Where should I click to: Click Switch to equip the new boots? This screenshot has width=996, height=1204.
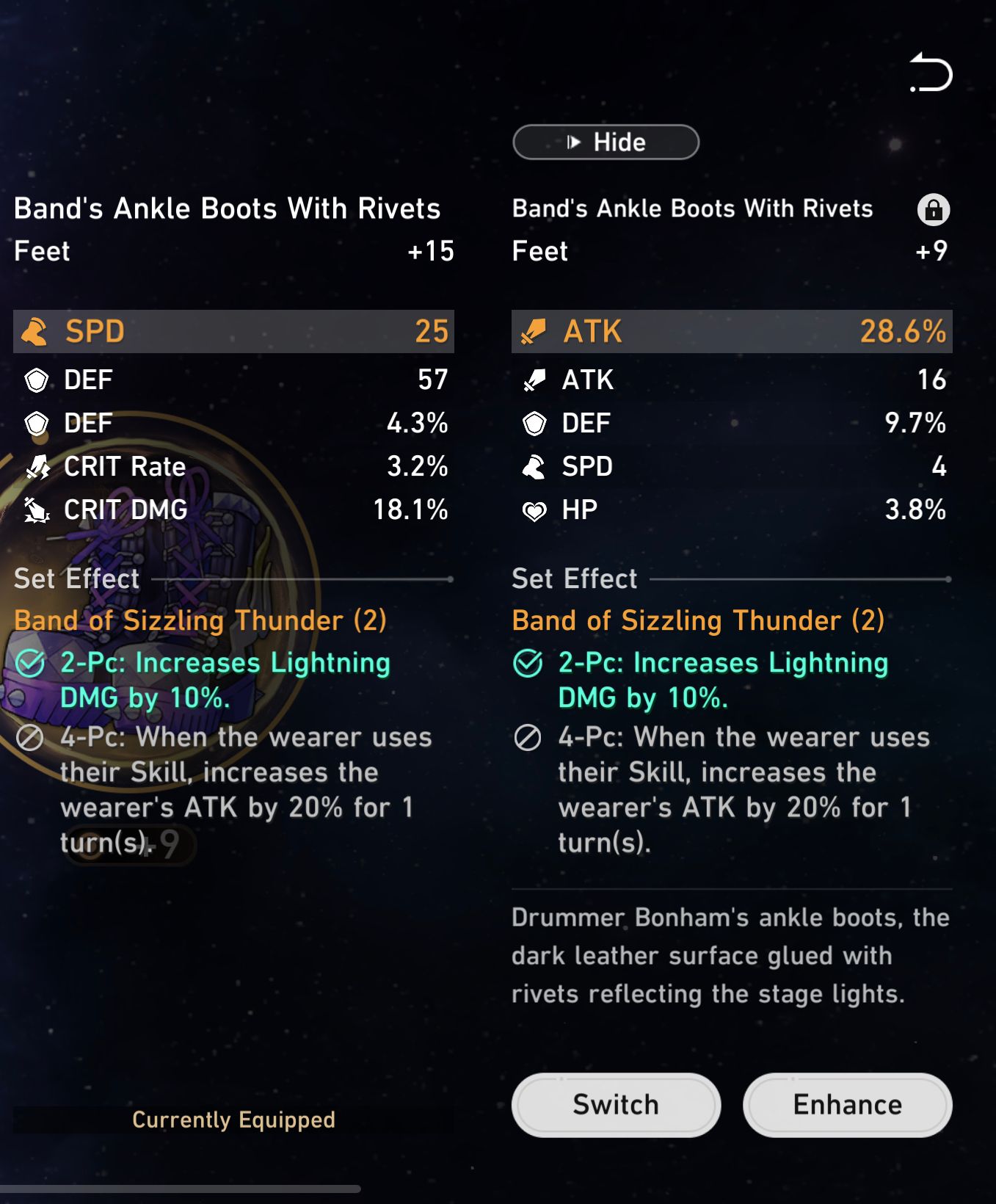coord(615,1104)
